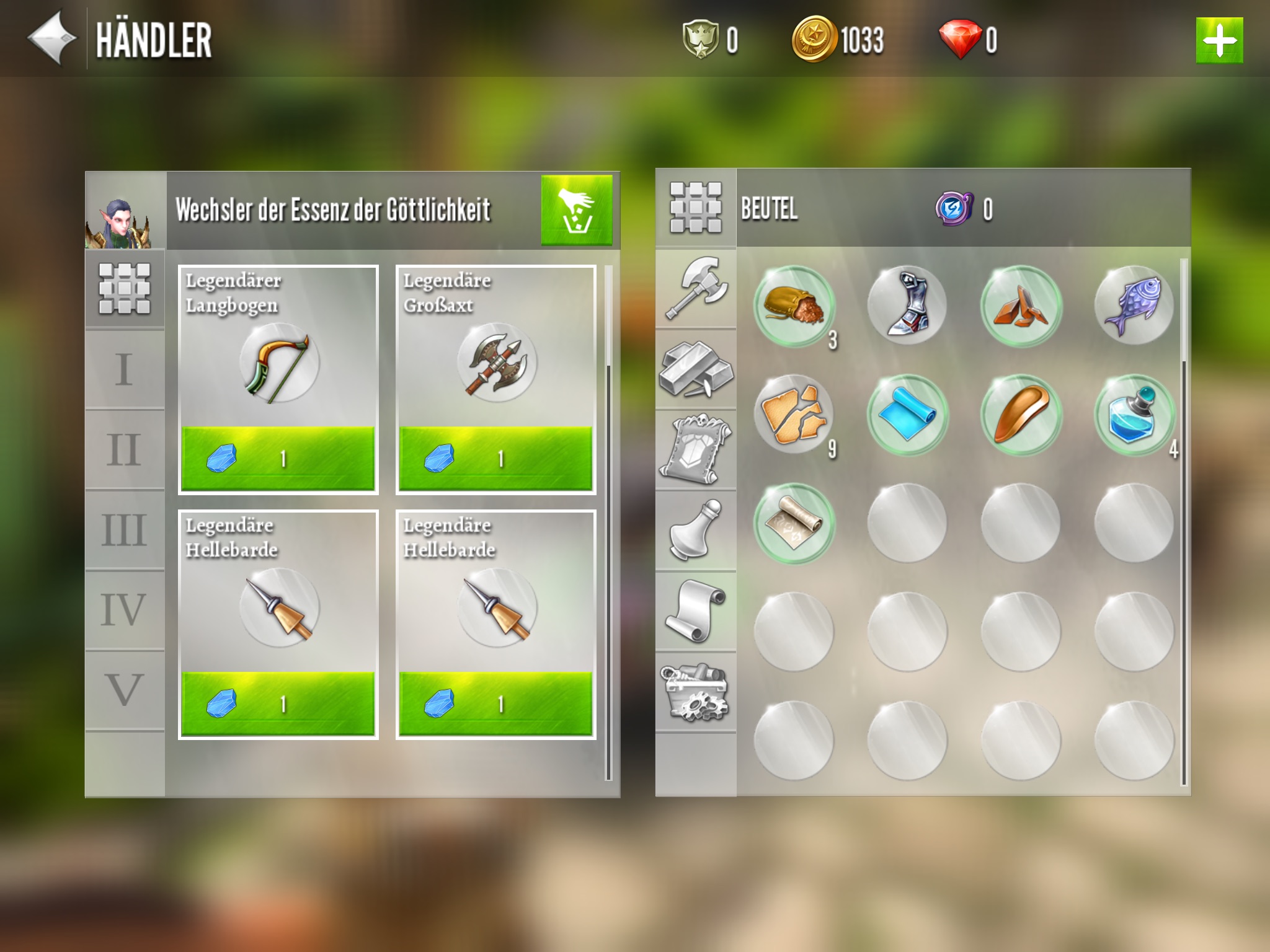Image resolution: width=1270 pixels, height=952 pixels.
Task: Switch to tier III tab
Action: click(125, 530)
